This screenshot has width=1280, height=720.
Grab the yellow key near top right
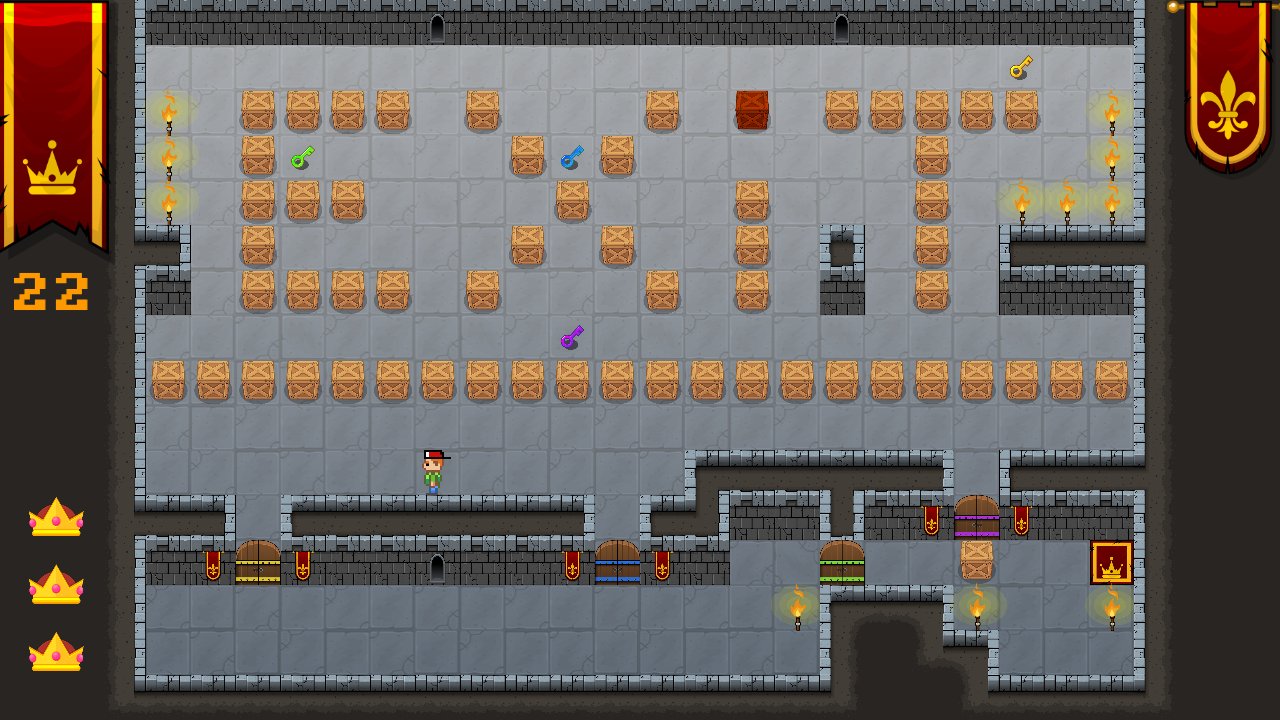[x=1021, y=66]
